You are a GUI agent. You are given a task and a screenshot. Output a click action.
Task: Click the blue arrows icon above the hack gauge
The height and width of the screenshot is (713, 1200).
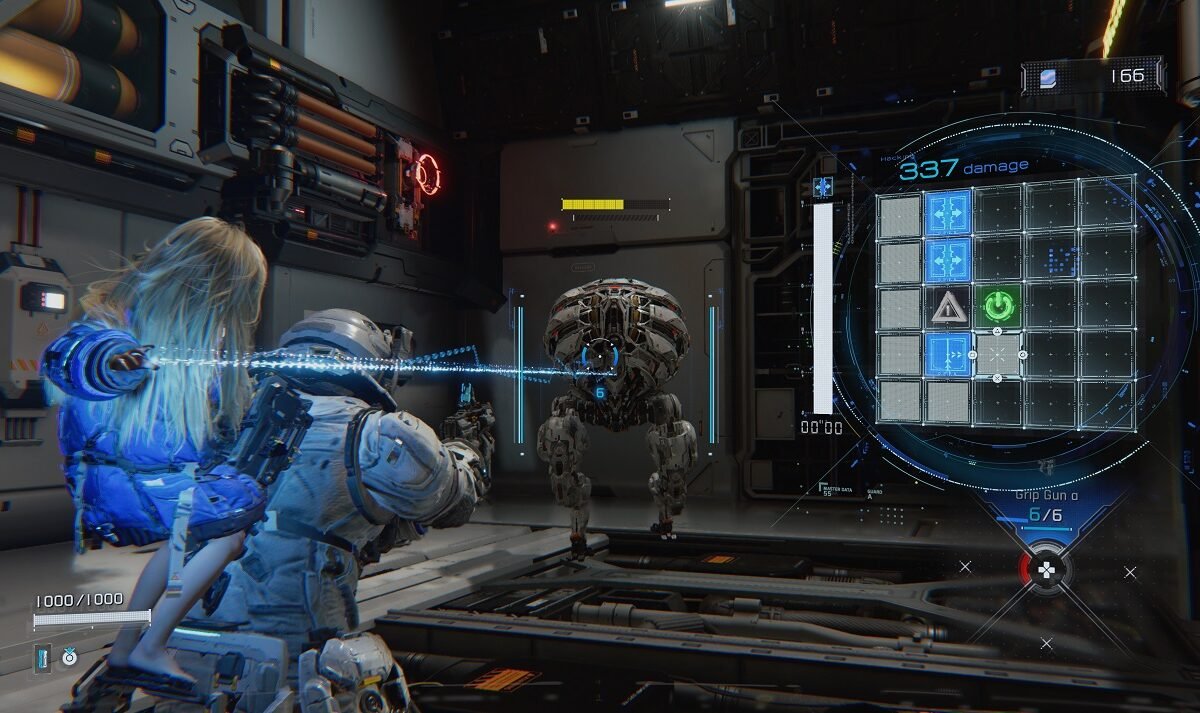(x=823, y=187)
